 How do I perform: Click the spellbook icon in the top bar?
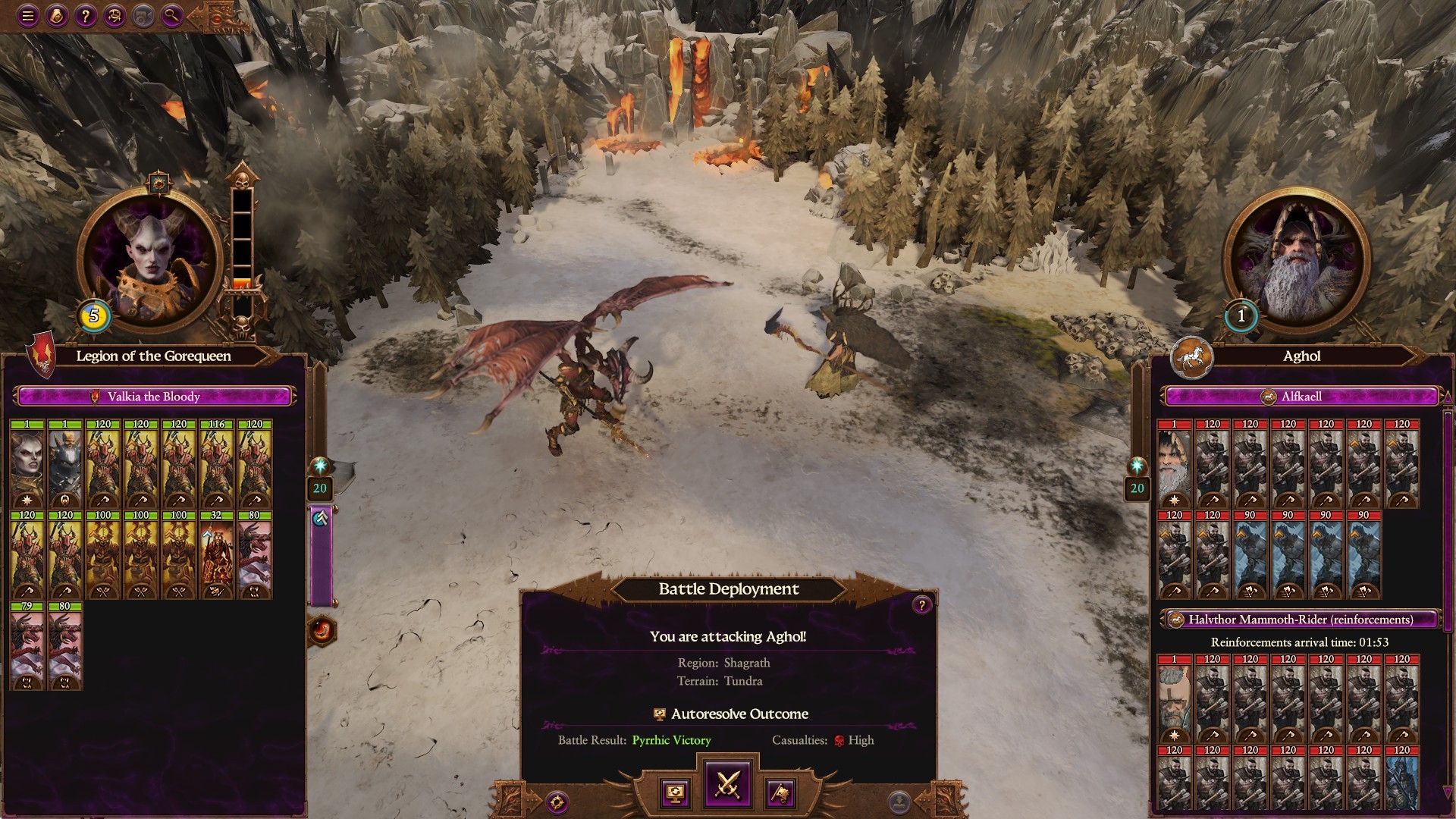pos(57,15)
